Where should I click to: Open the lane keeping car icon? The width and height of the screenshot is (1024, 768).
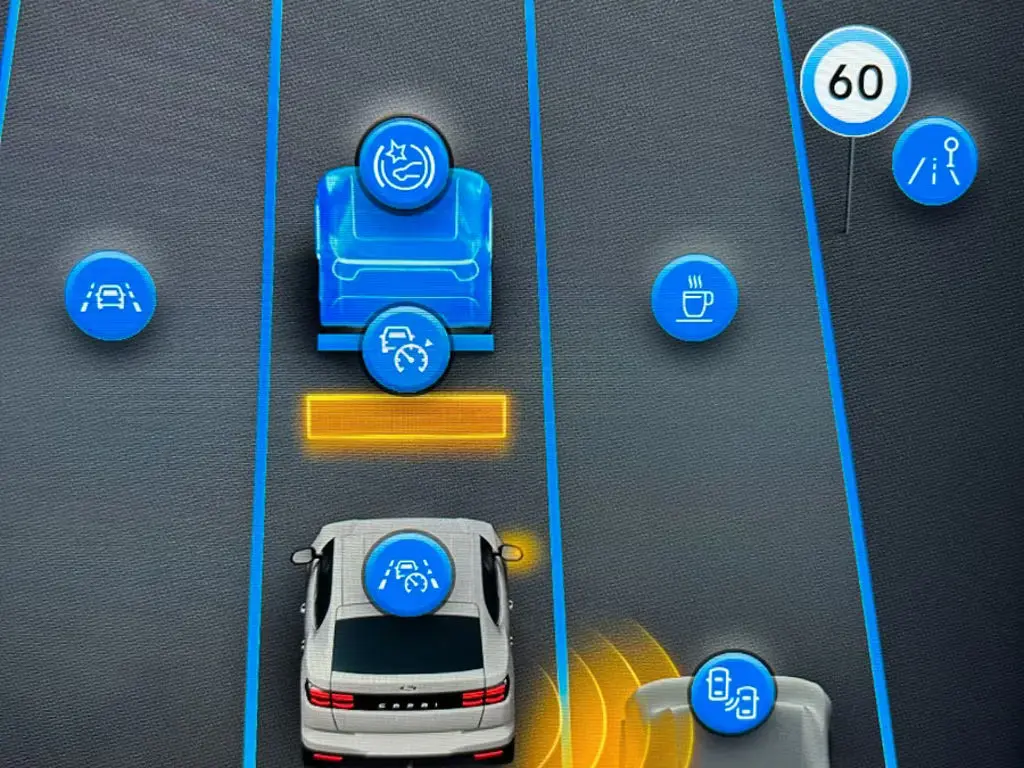[x=110, y=296]
